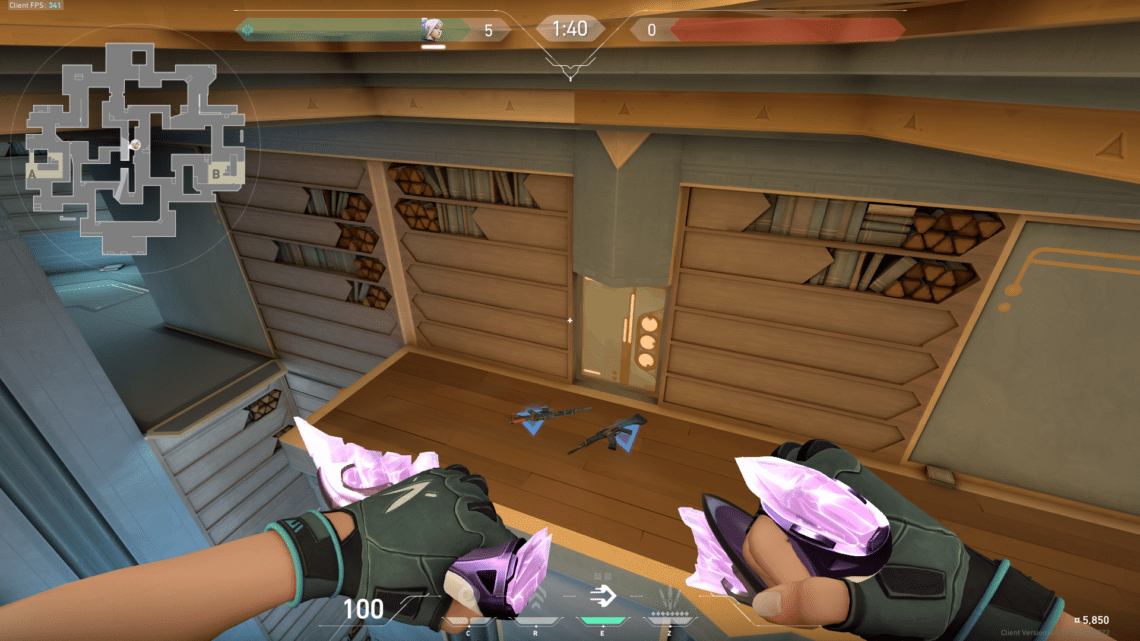
Task: Activate the Updraft chevron ability icon
Action: [x=536, y=600]
